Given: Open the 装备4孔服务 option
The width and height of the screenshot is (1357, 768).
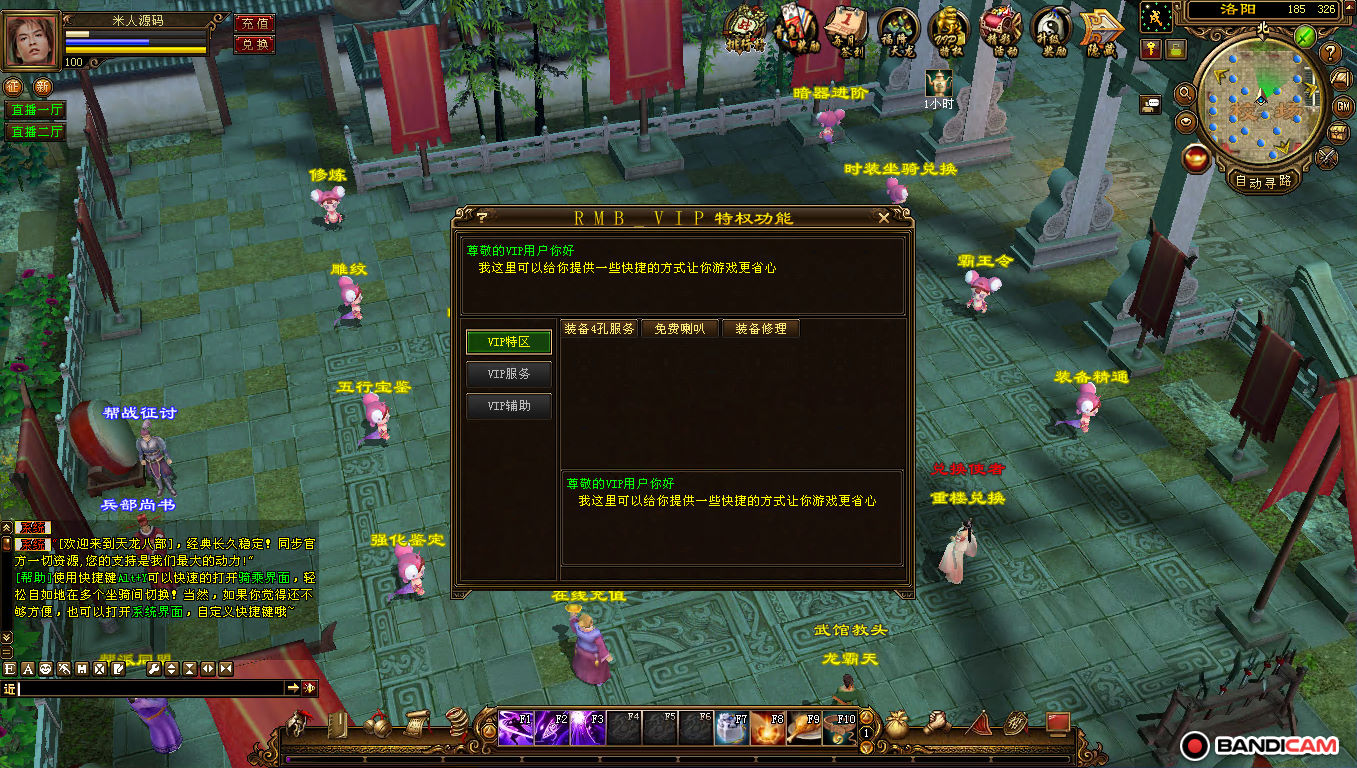Looking at the screenshot, I should tap(599, 328).
